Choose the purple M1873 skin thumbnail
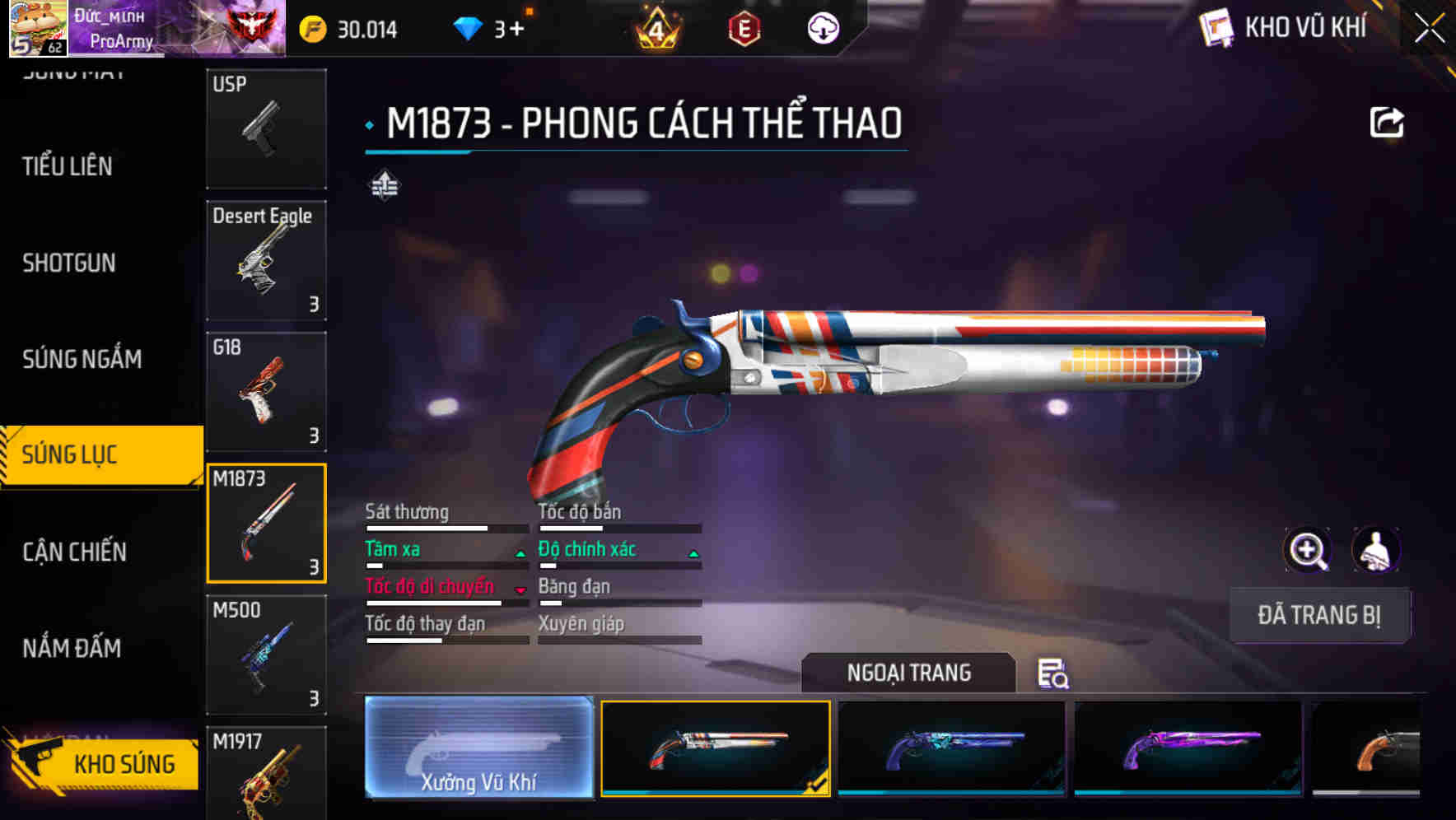This screenshot has width=1456, height=820. pyautogui.click(x=1188, y=748)
